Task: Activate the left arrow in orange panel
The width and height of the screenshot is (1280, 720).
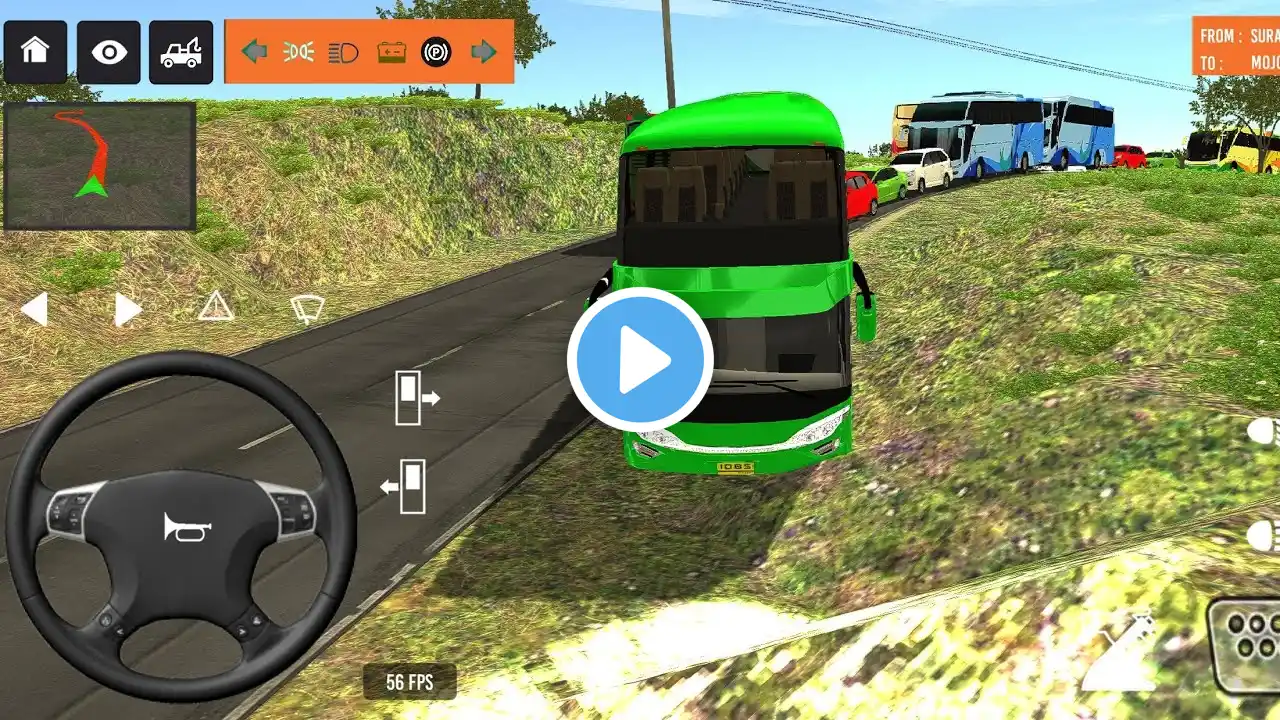Action: coord(254,52)
